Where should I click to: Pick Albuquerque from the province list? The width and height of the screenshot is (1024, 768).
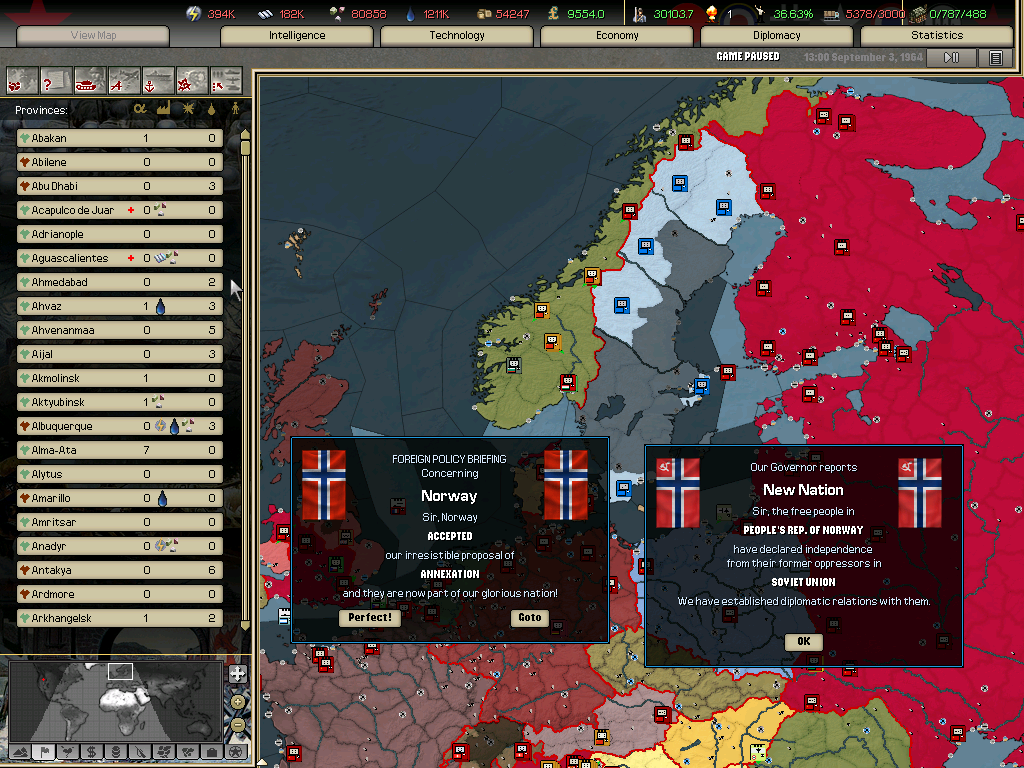tap(119, 426)
